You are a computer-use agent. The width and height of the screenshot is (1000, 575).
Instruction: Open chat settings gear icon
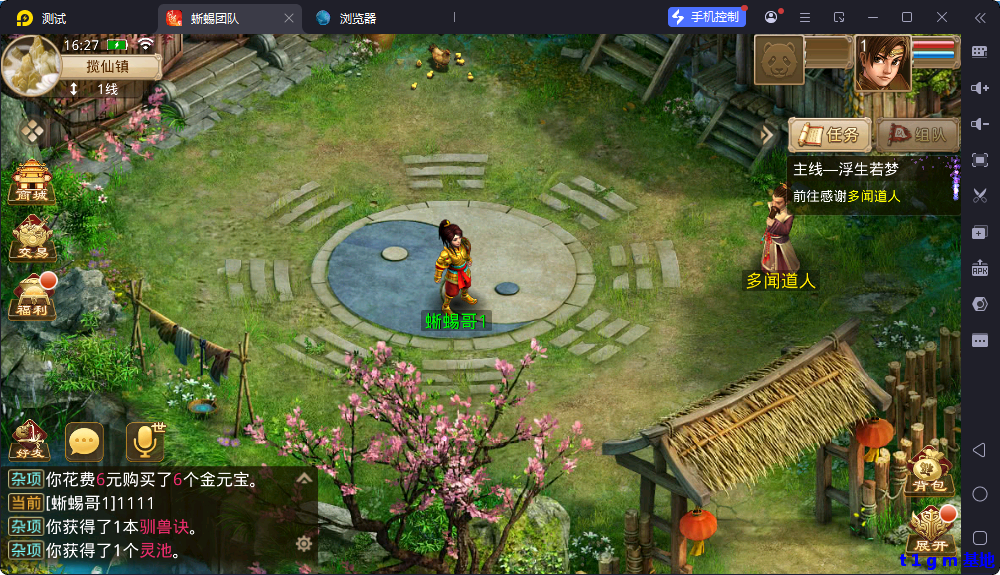304,544
